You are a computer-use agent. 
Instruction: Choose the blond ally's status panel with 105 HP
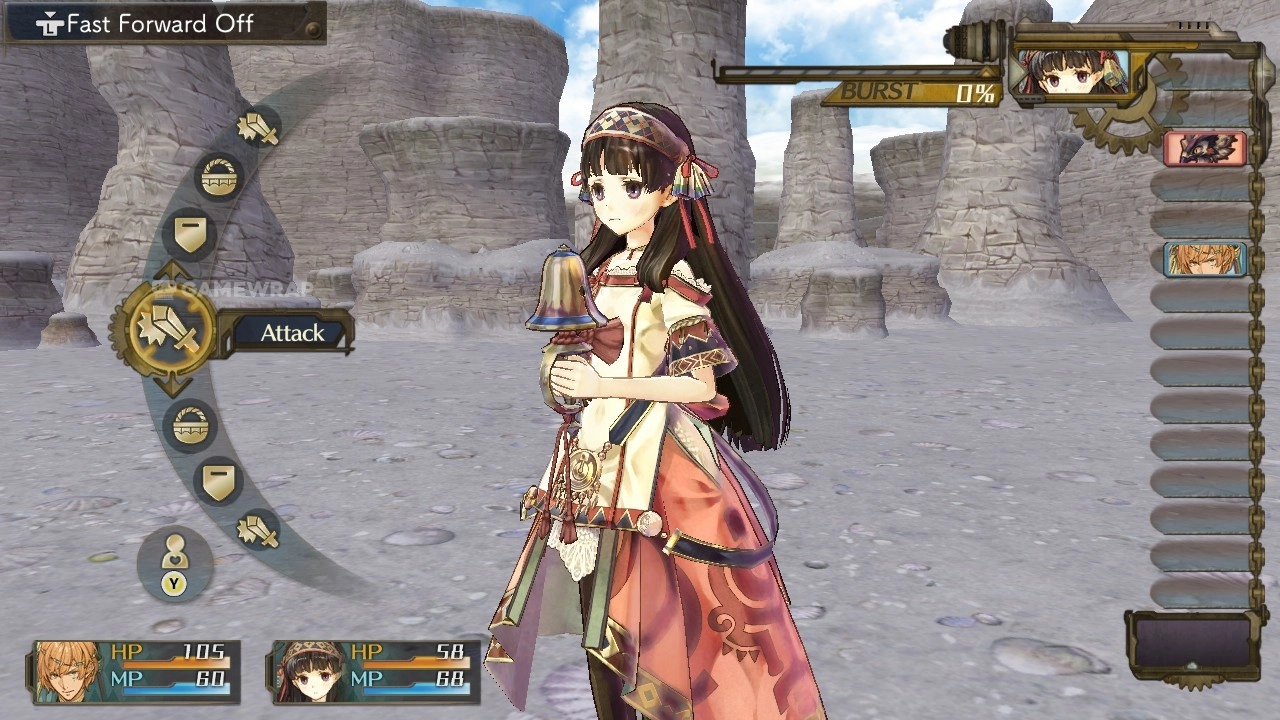[x=136, y=671]
